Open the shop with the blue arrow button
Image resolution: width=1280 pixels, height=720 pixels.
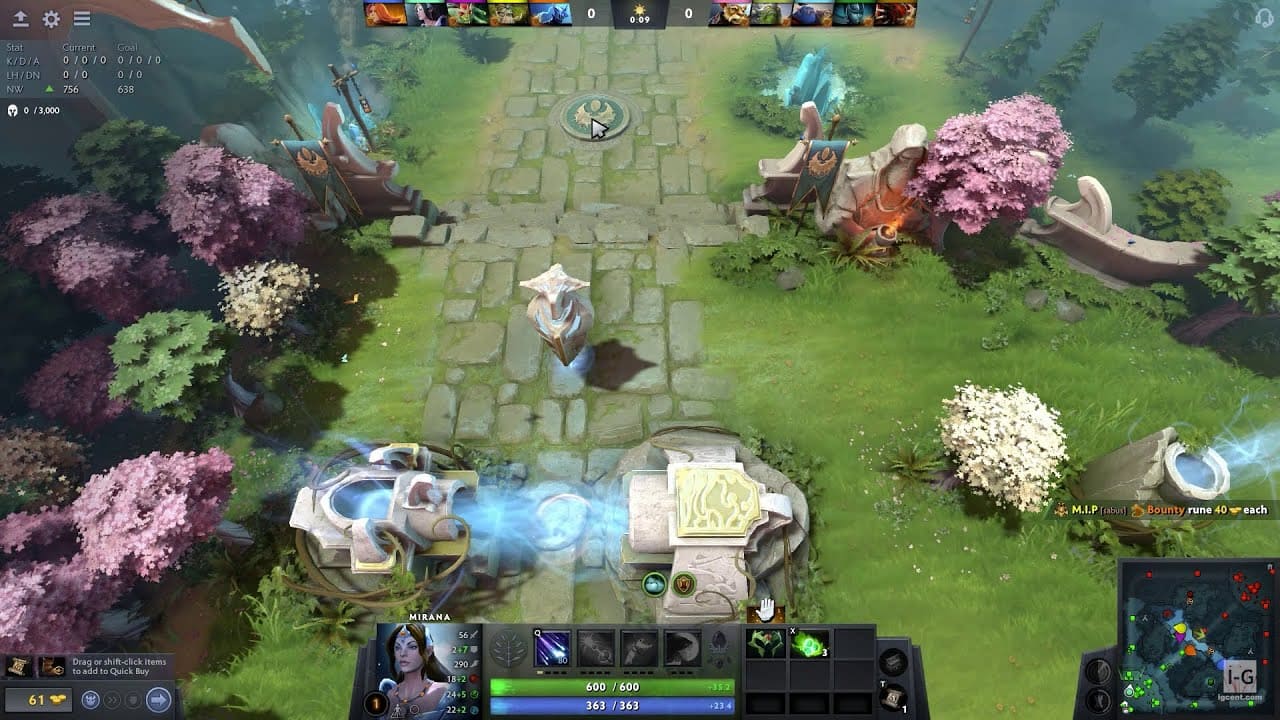[158, 698]
